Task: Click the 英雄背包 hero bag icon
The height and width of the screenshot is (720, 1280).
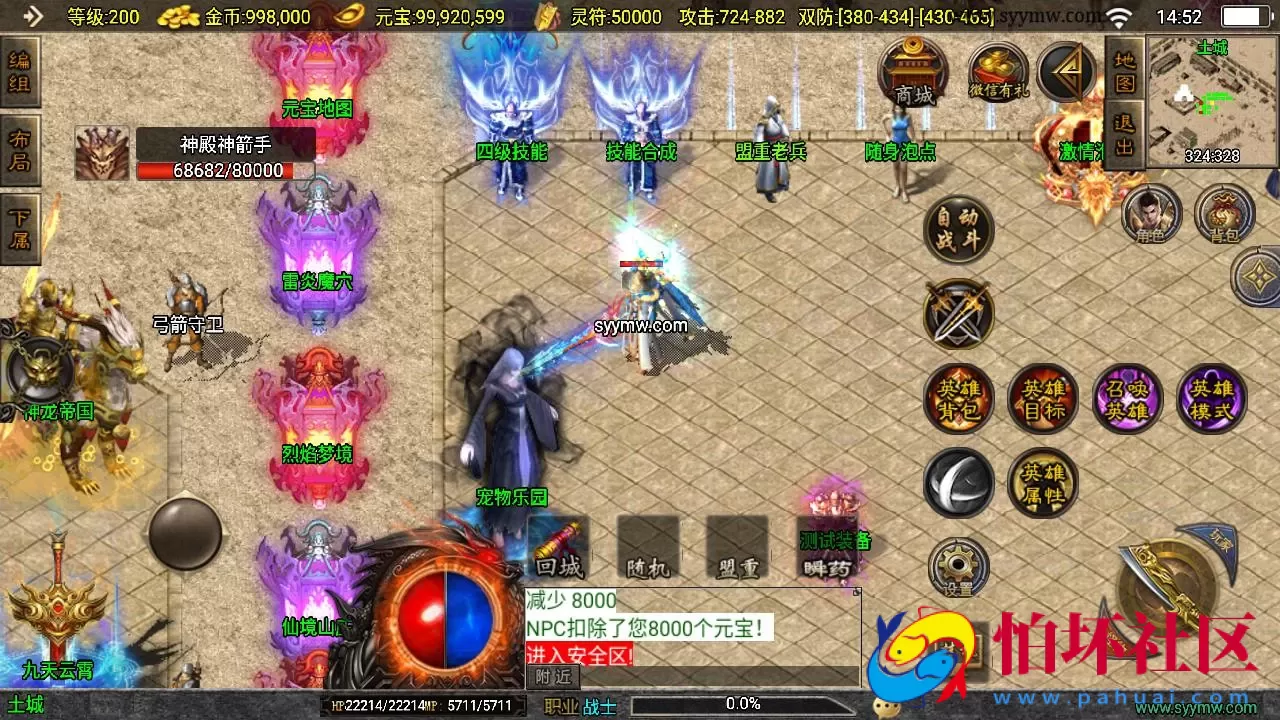Action: point(958,398)
